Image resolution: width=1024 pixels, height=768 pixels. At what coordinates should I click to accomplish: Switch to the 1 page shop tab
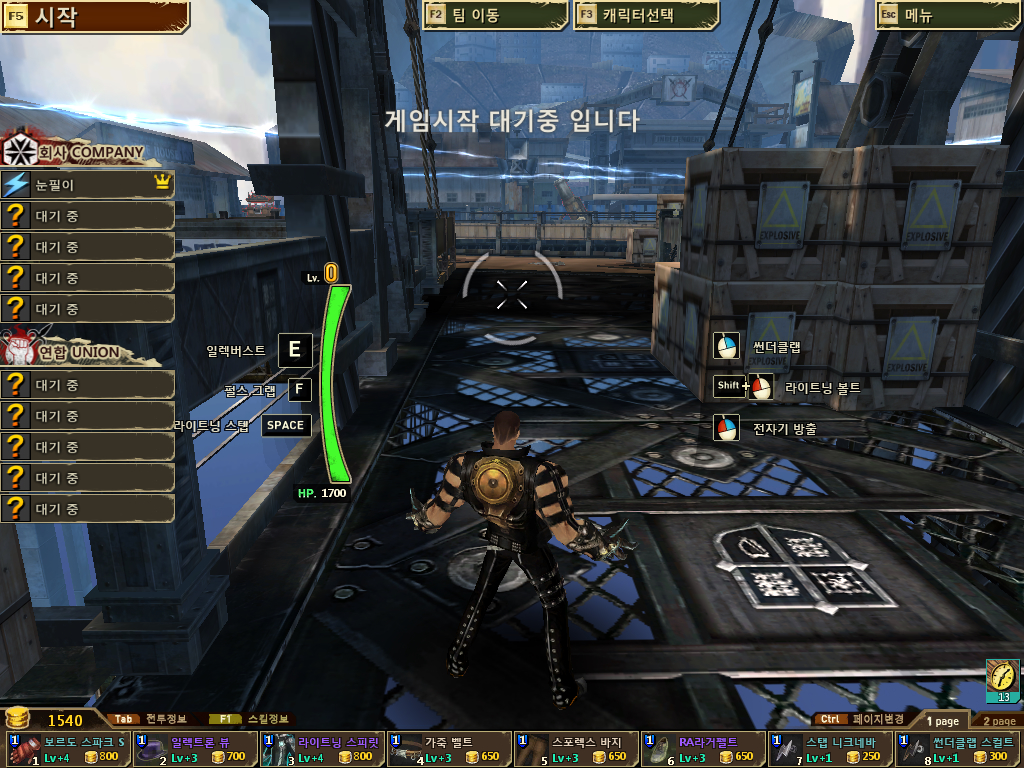click(942, 721)
